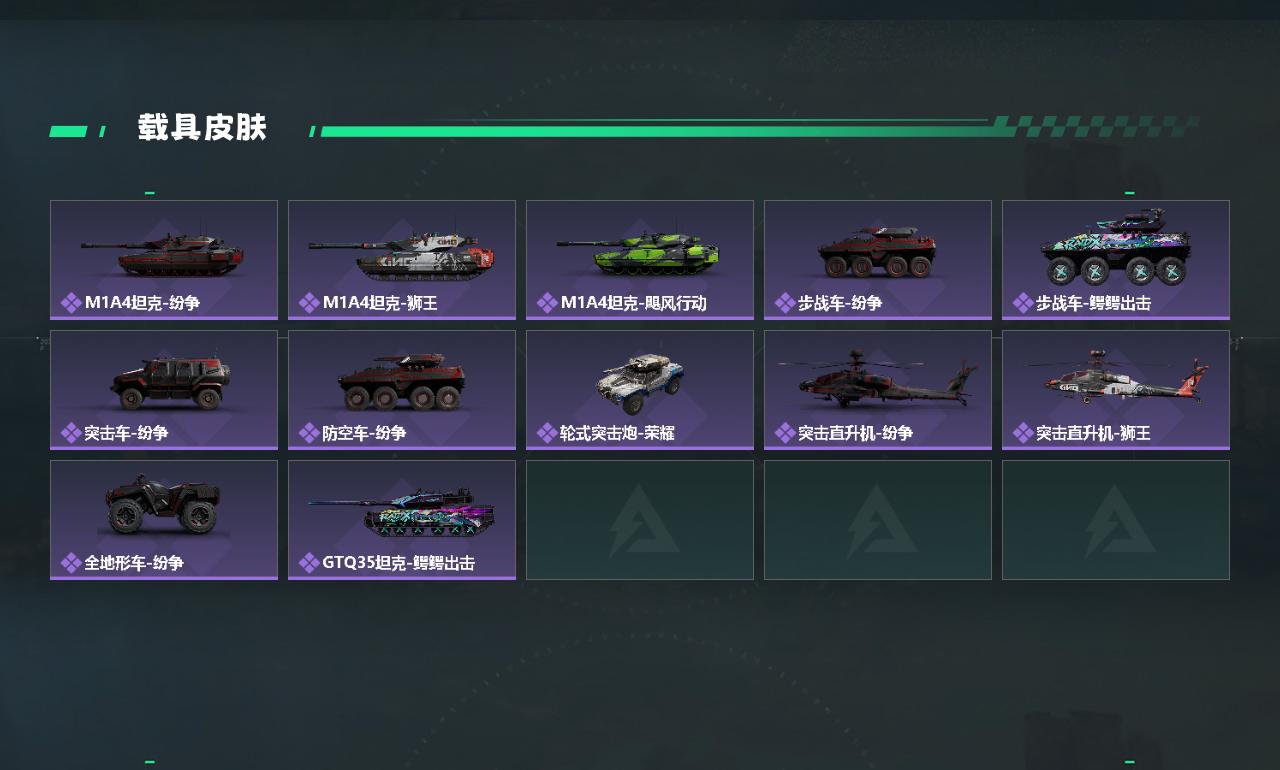Screen dimensions: 1280x770
Task: Click the 突击车-纷争 skin card
Action: pos(164,390)
